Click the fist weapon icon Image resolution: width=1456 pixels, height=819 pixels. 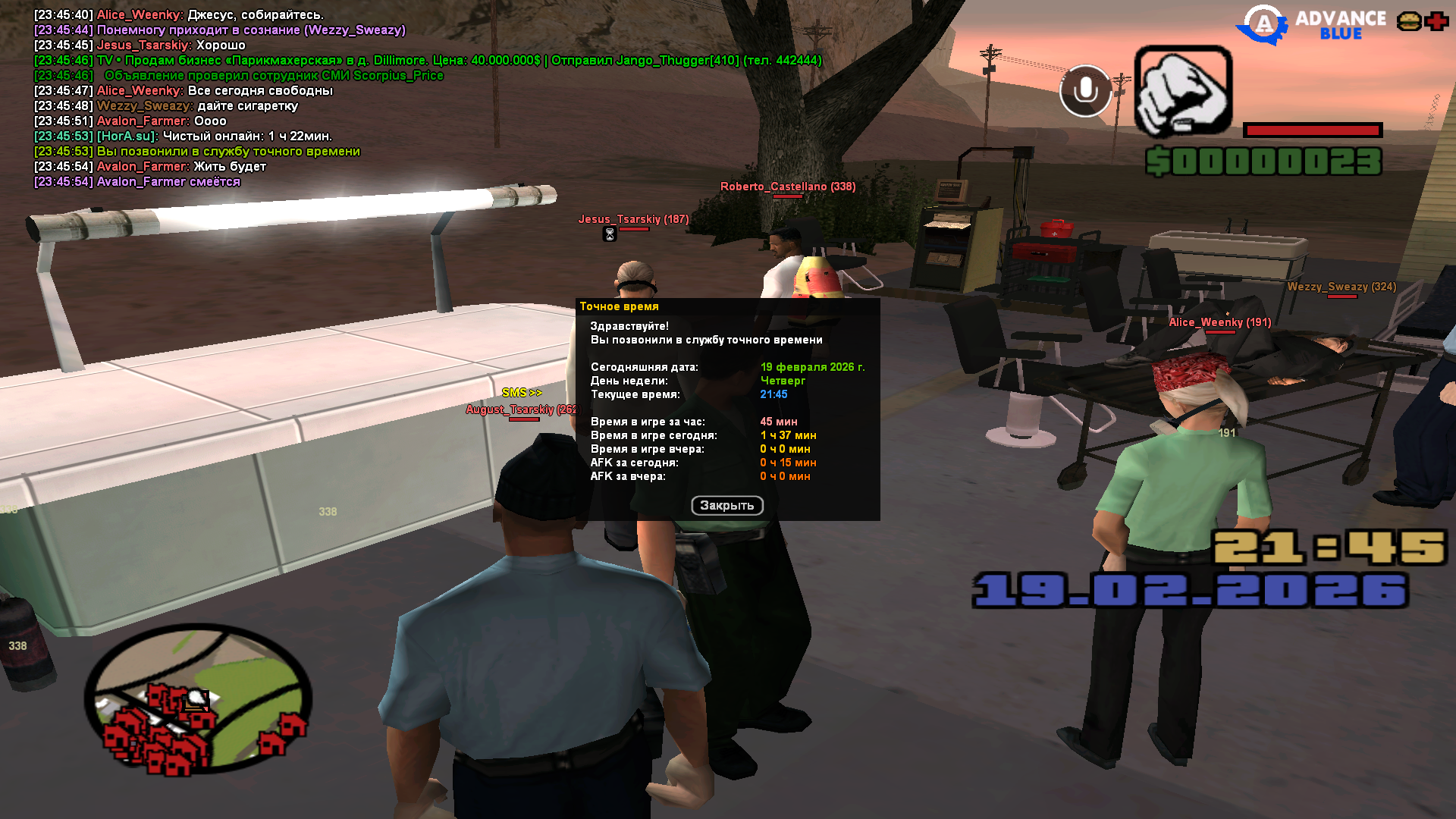(x=1183, y=91)
